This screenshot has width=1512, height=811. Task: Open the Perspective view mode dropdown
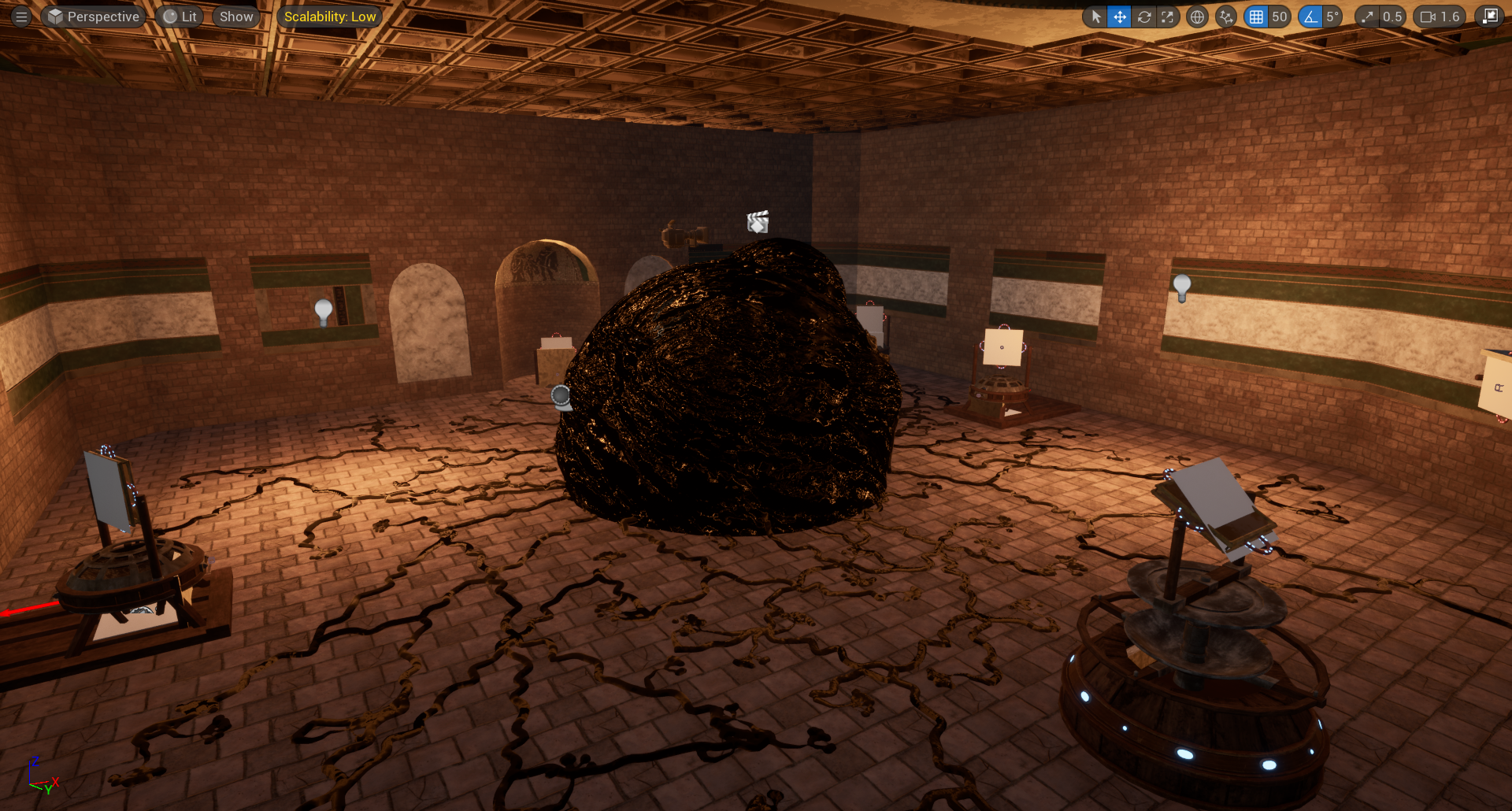[x=94, y=17]
